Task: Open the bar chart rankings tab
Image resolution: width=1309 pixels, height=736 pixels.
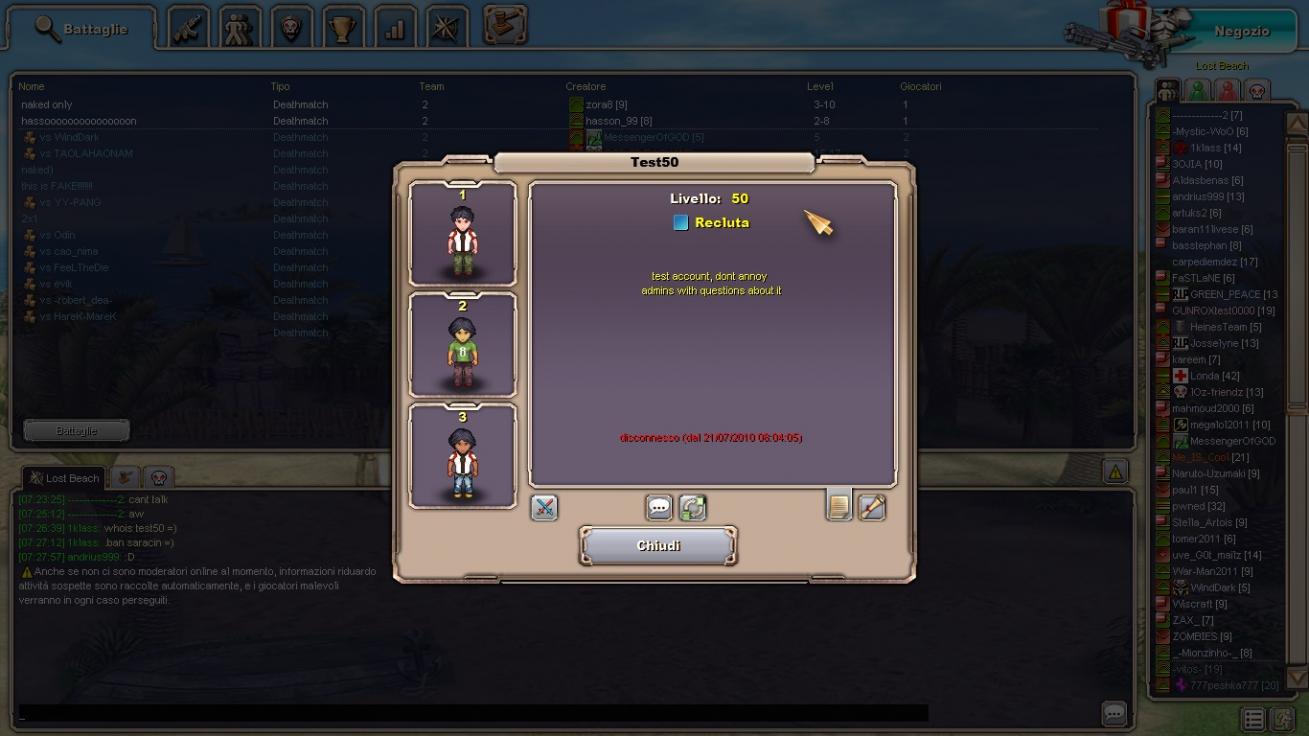Action: (x=395, y=29)
